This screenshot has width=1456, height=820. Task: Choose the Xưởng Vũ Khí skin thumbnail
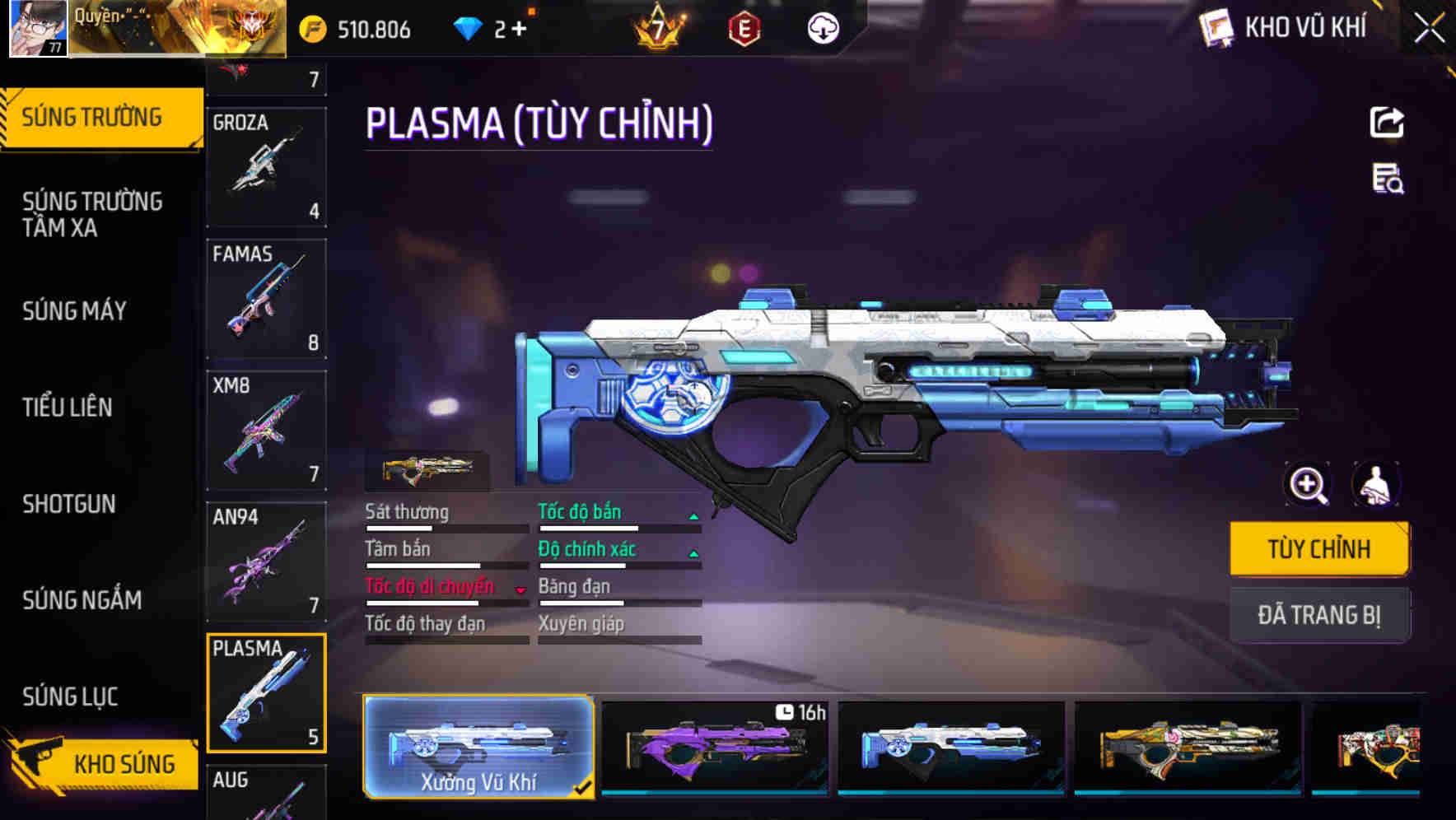point(478,747)
